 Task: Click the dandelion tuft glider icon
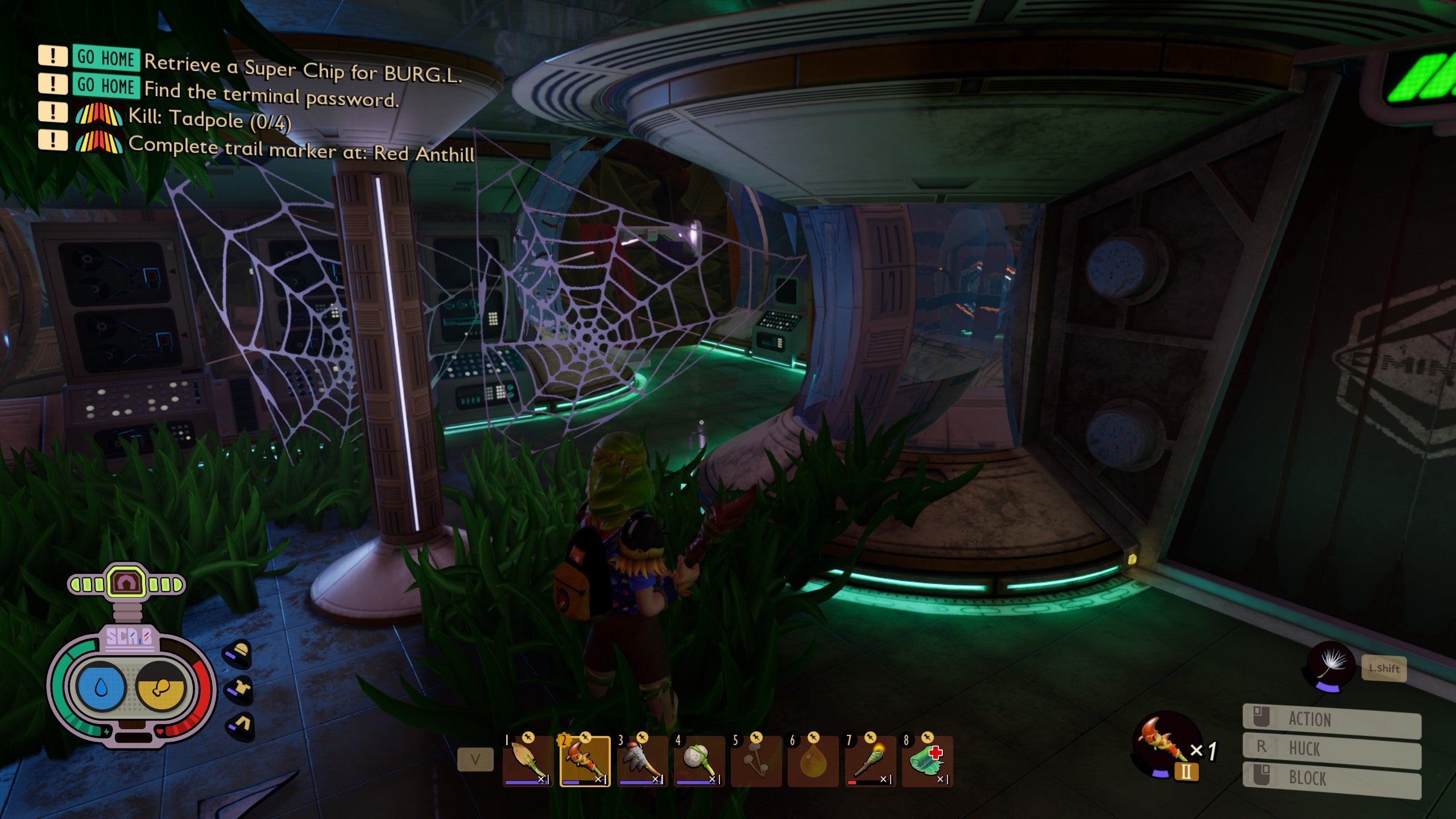[x=1330, y=665]
